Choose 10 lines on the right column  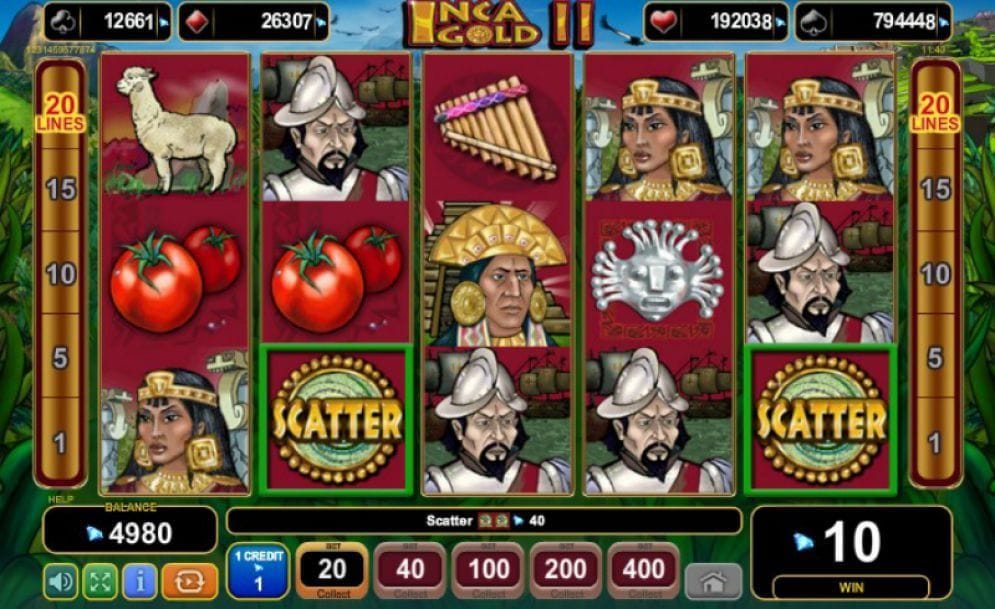click(935, 274)
